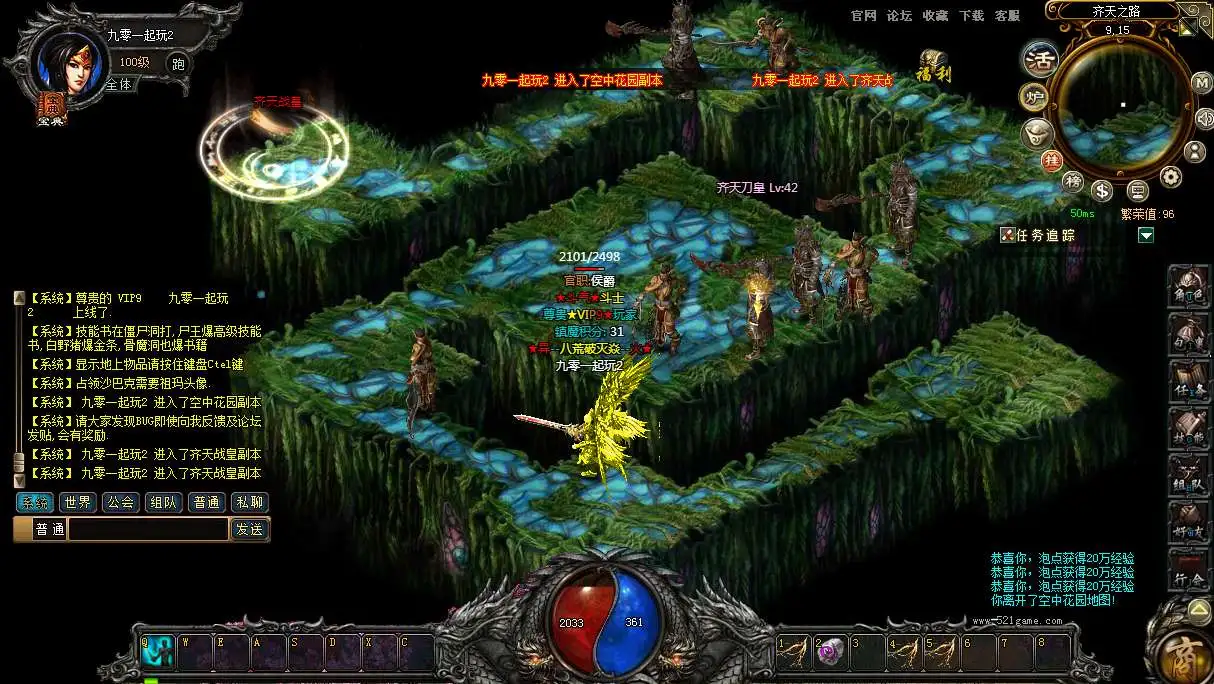Open the 包裹 bag inventory
1214x684 pixels.
coord(1190,335)
